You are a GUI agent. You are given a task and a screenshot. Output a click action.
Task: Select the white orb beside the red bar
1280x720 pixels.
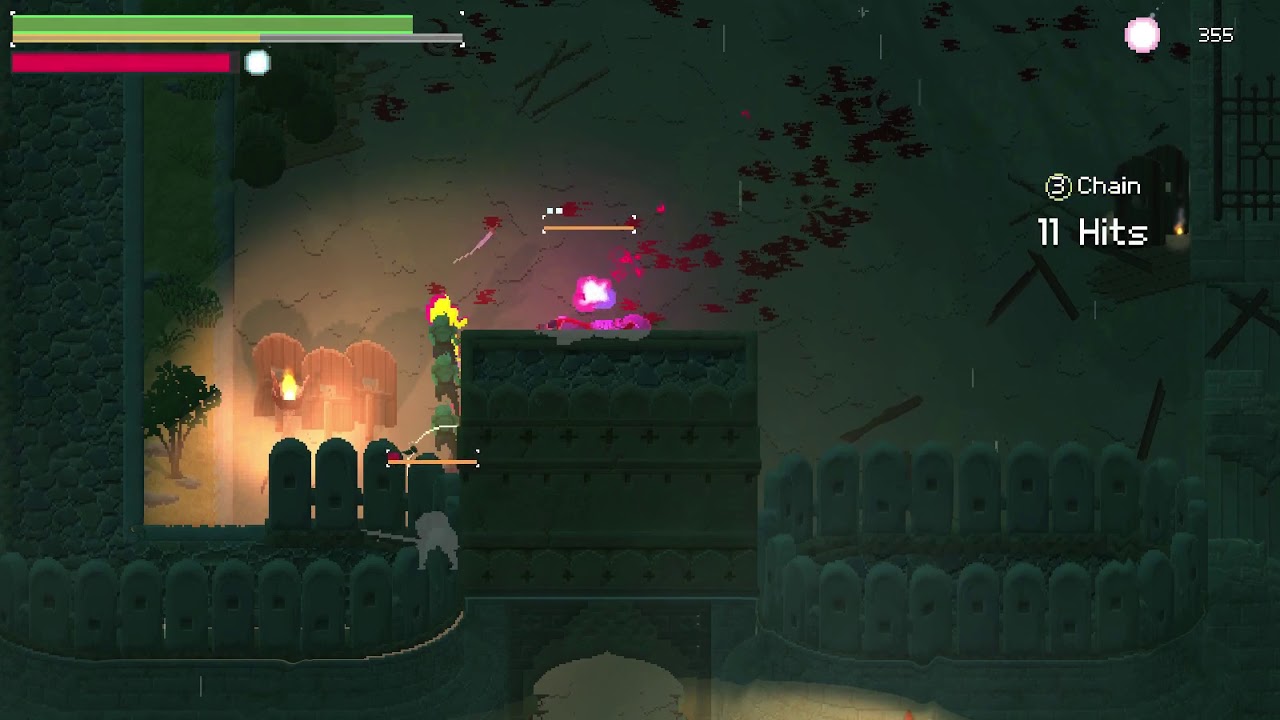[257, 63]
